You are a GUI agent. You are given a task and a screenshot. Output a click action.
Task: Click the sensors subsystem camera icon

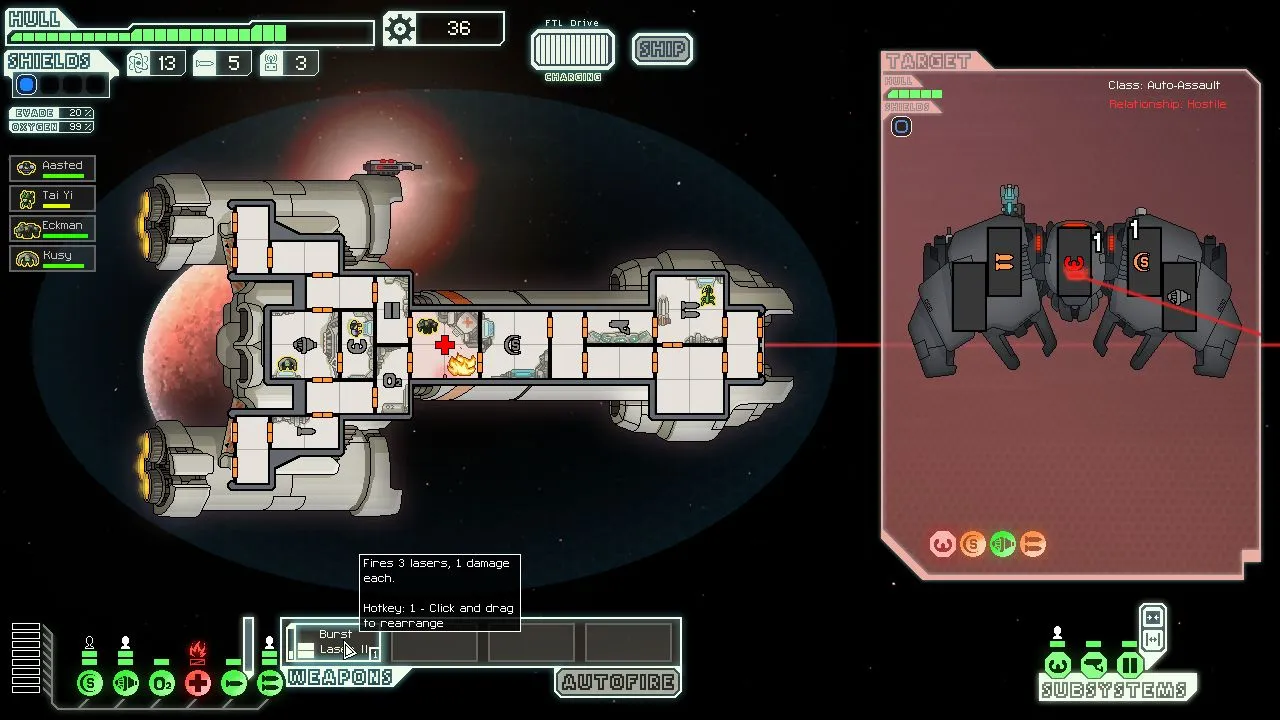[x=1093, y=665]
